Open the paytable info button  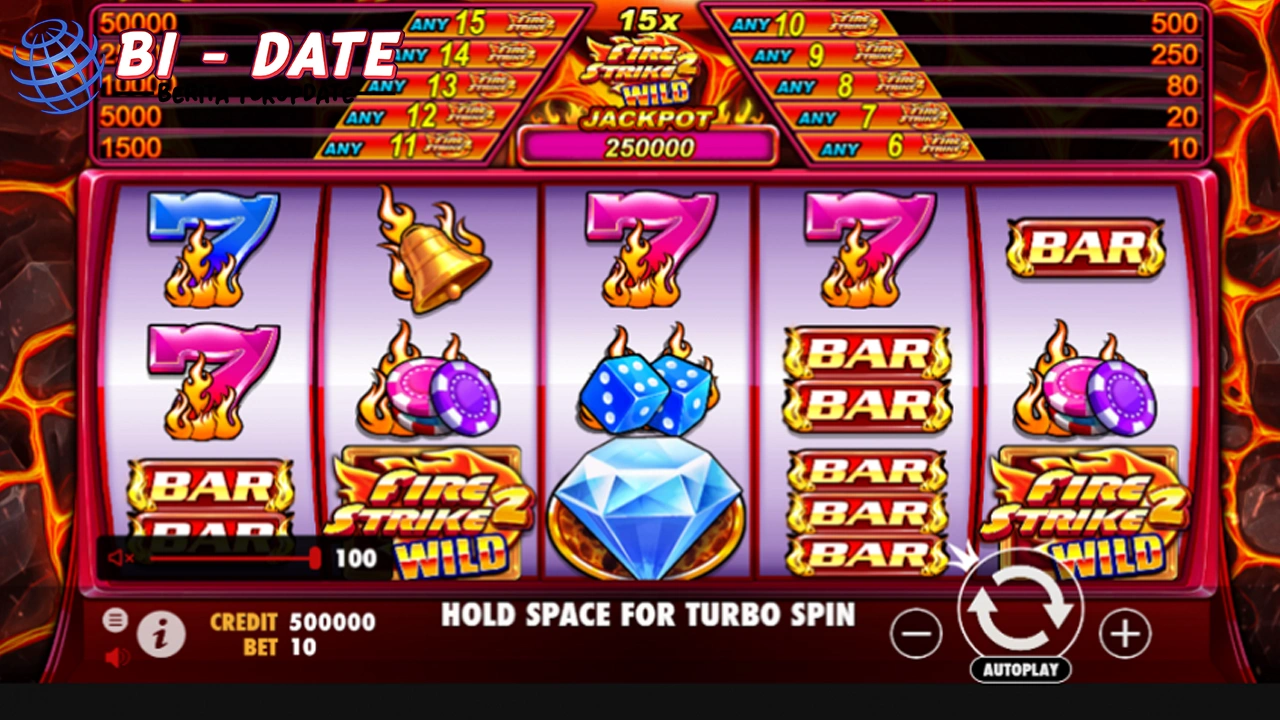click(160, 634)
